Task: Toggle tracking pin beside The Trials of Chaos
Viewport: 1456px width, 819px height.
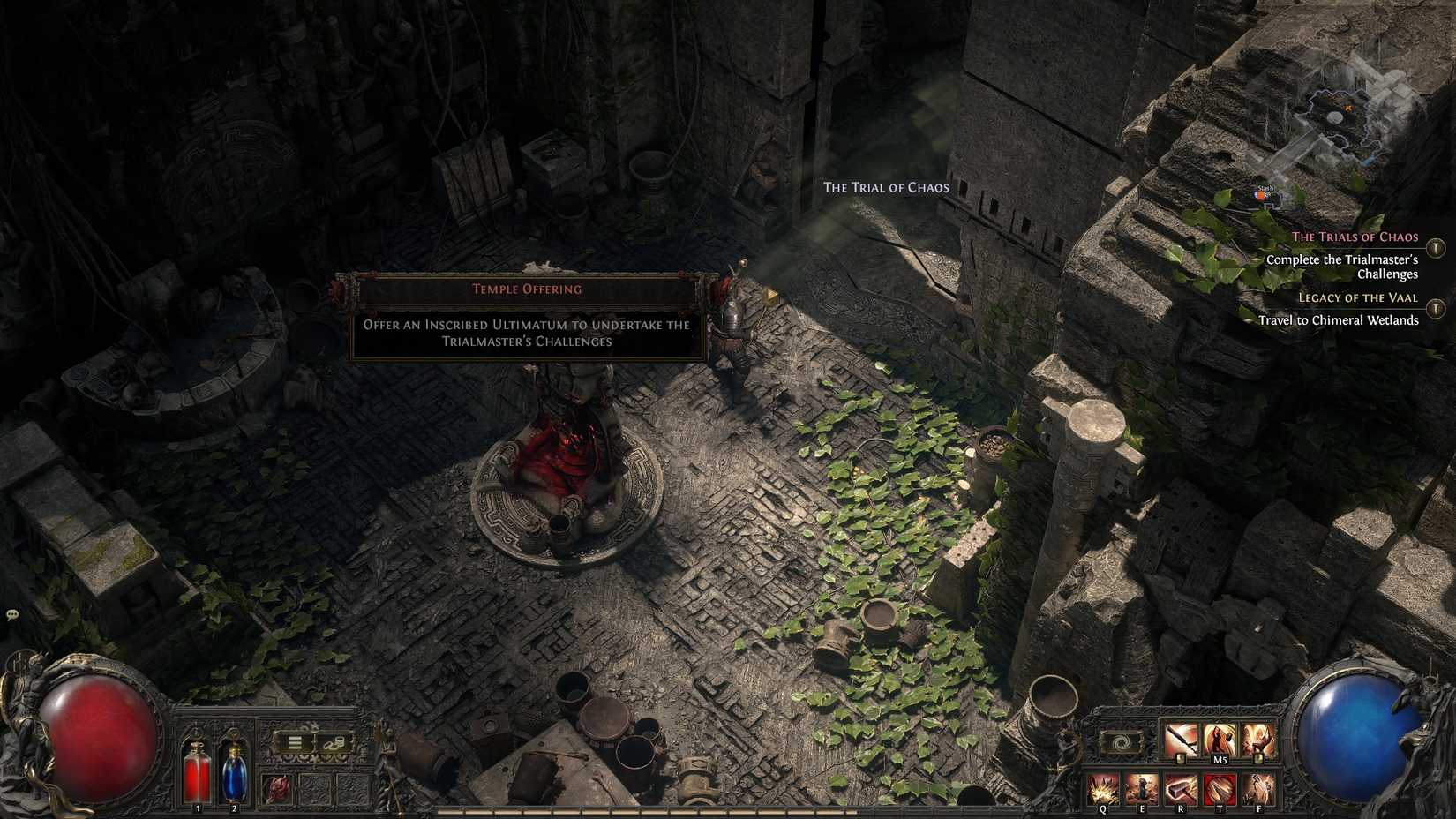Action: (x=1435, y=248)
